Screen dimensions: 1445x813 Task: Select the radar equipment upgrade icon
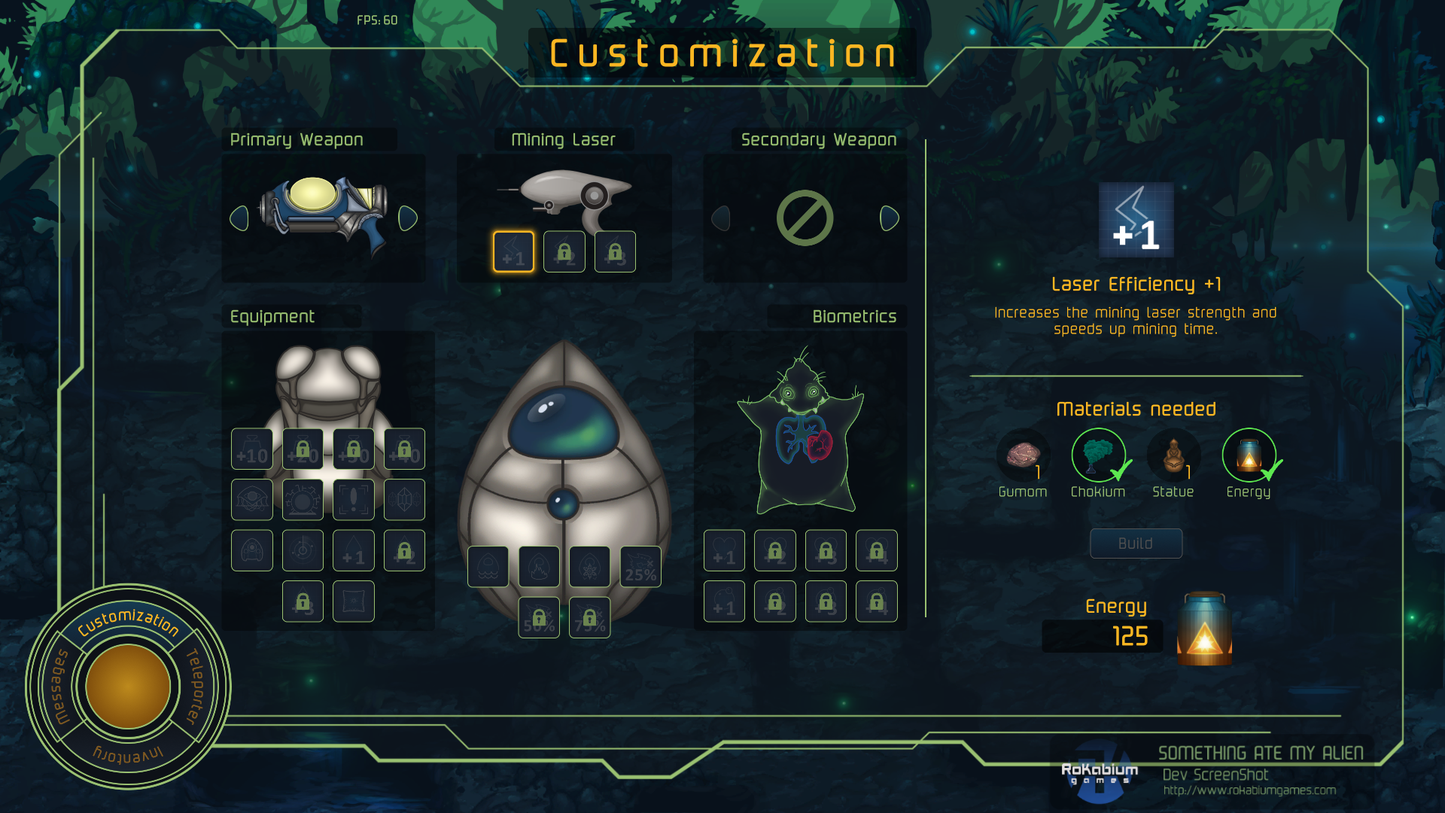click(x=302, y=549)
